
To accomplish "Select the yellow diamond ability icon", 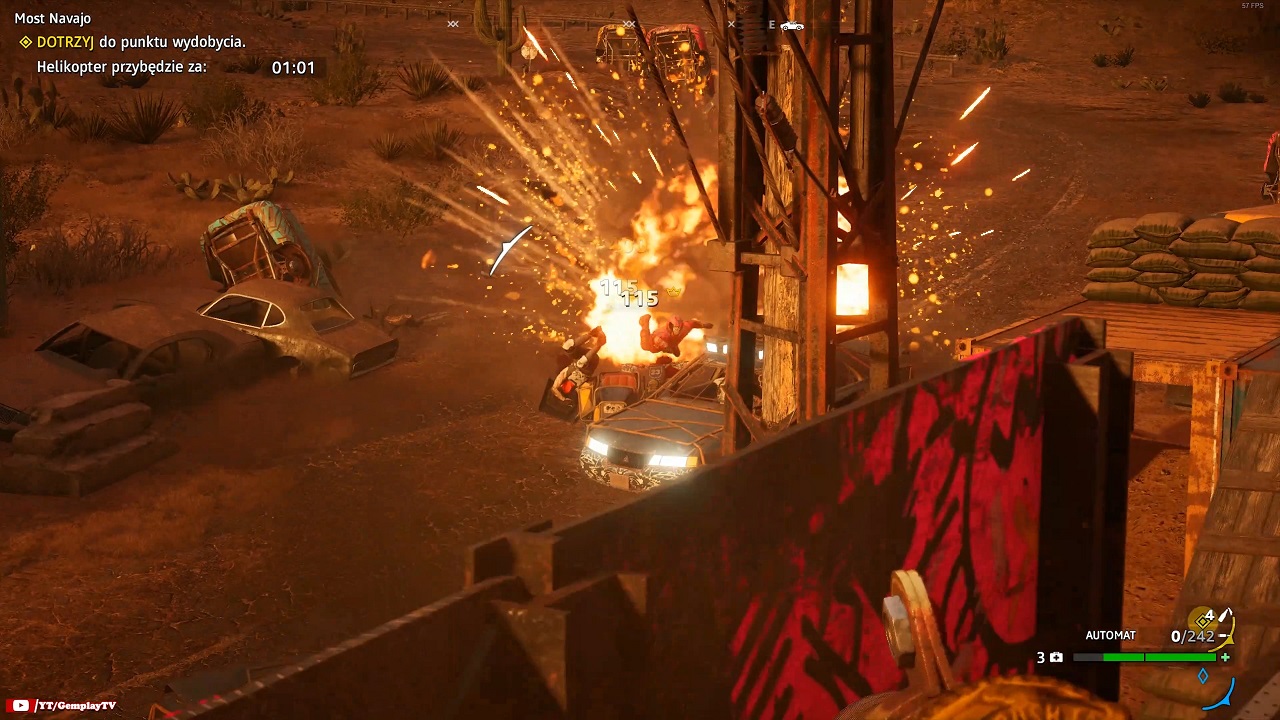I will coord(1204,620).
